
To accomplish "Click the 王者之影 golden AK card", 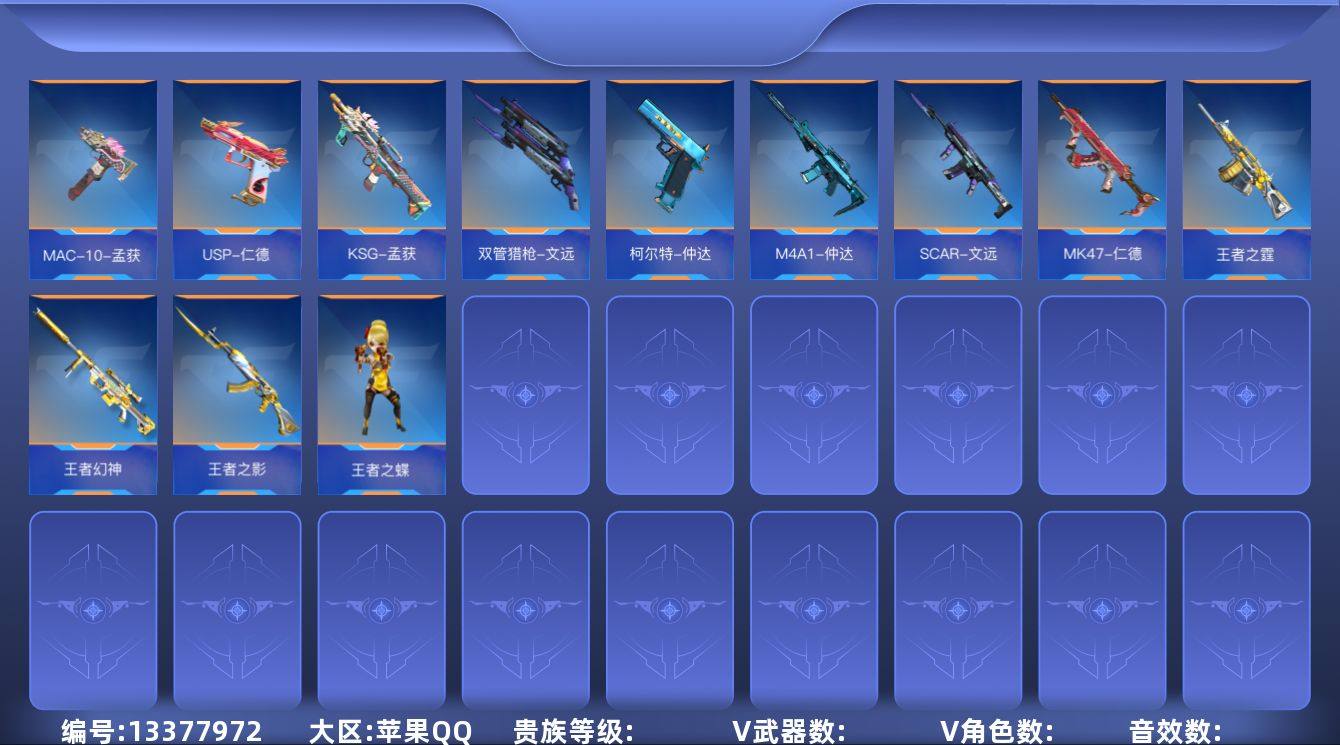I will [237, 390].
